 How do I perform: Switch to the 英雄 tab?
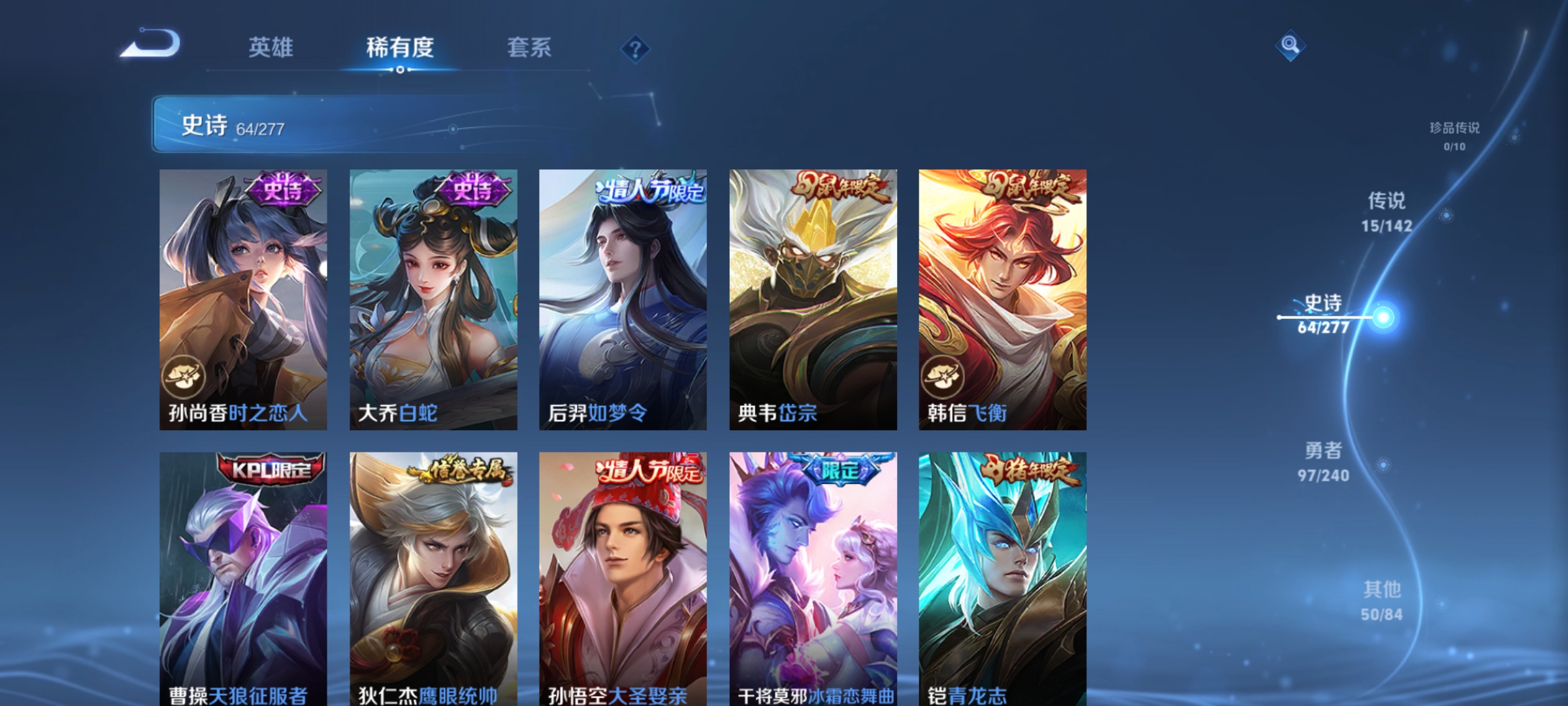272,47
